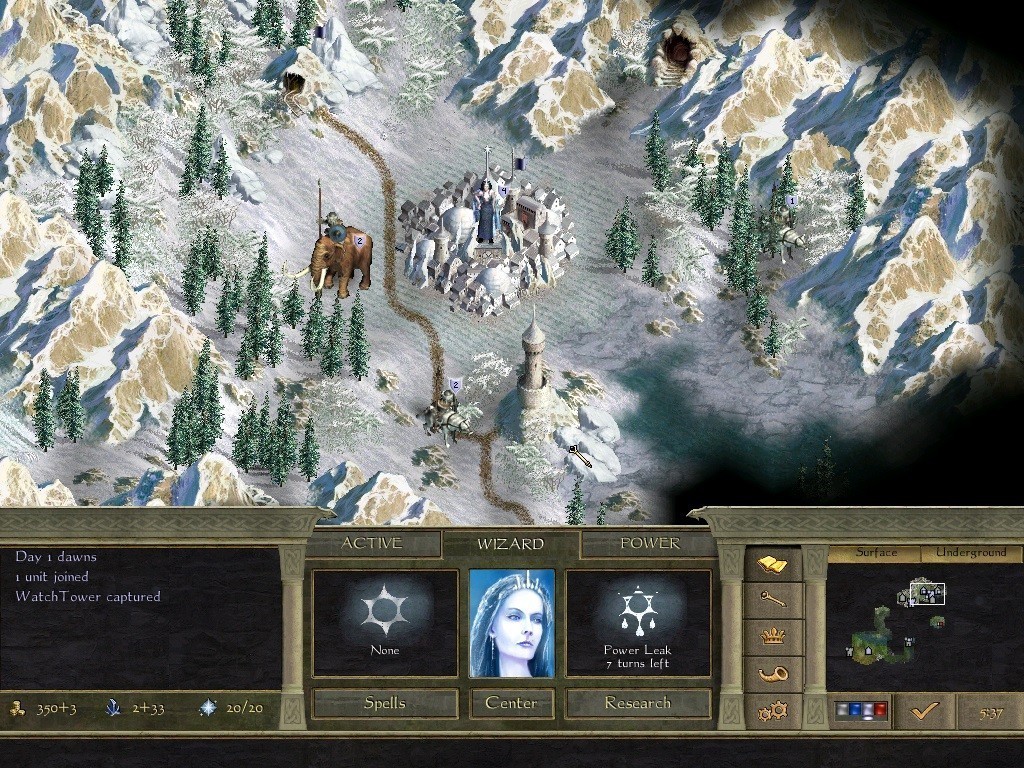
Task: Open the crown icon panel
Action: [x=773, y=637]
